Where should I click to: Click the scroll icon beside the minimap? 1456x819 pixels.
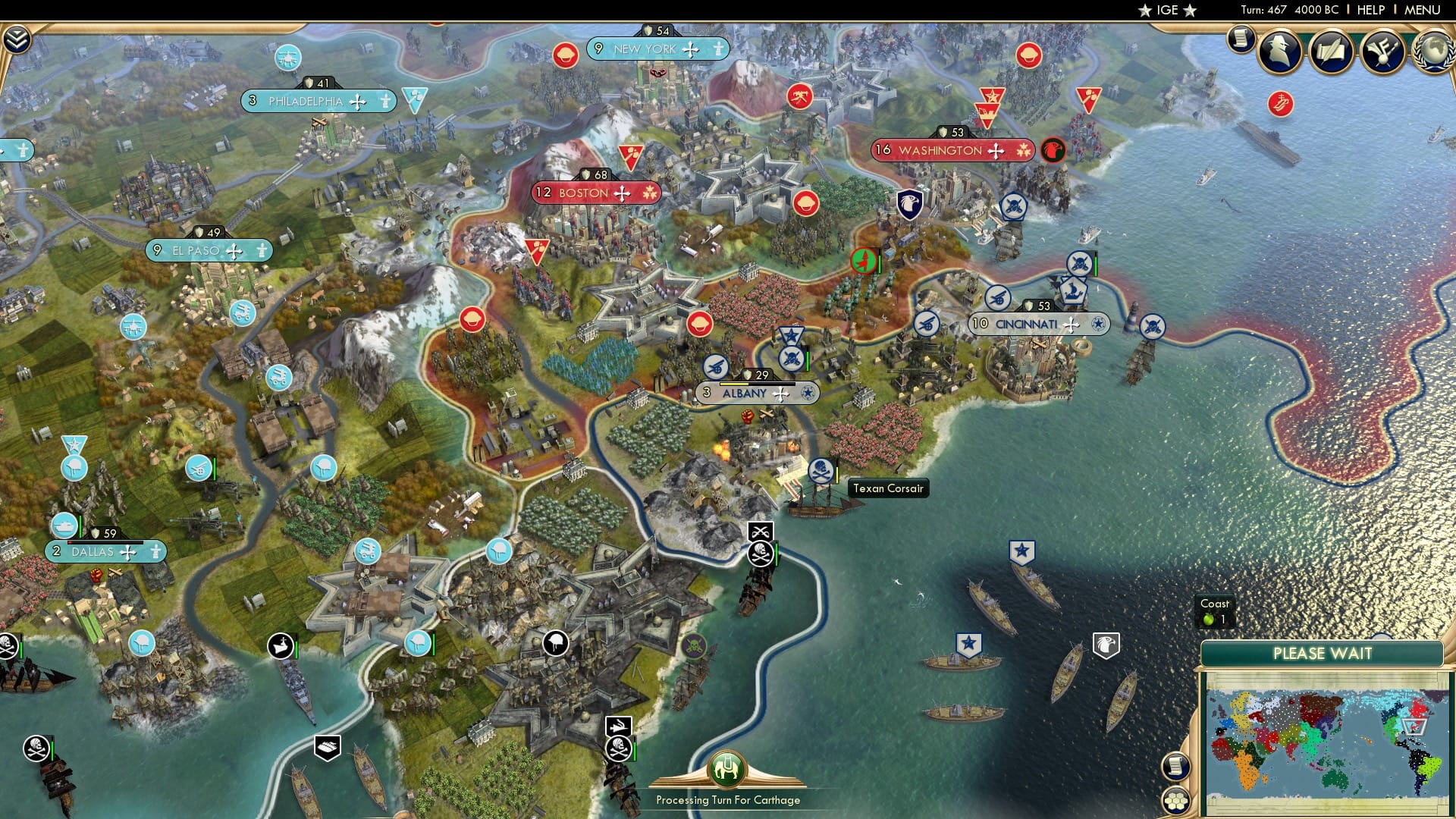tap(1175, 767)
